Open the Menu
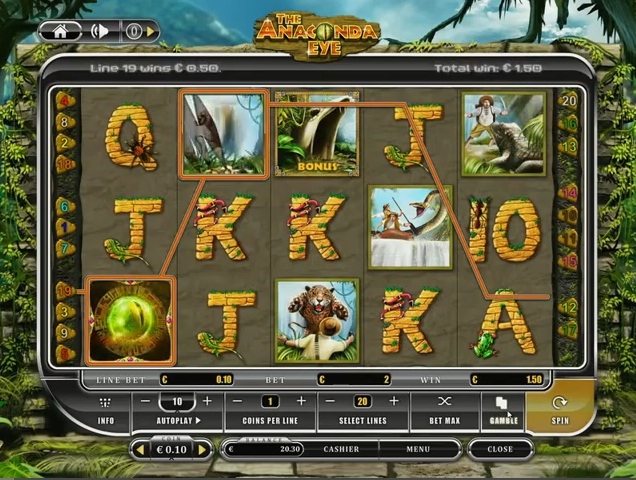Image resolution: width=636 pixels, height=480 pixels. (418, 450)
